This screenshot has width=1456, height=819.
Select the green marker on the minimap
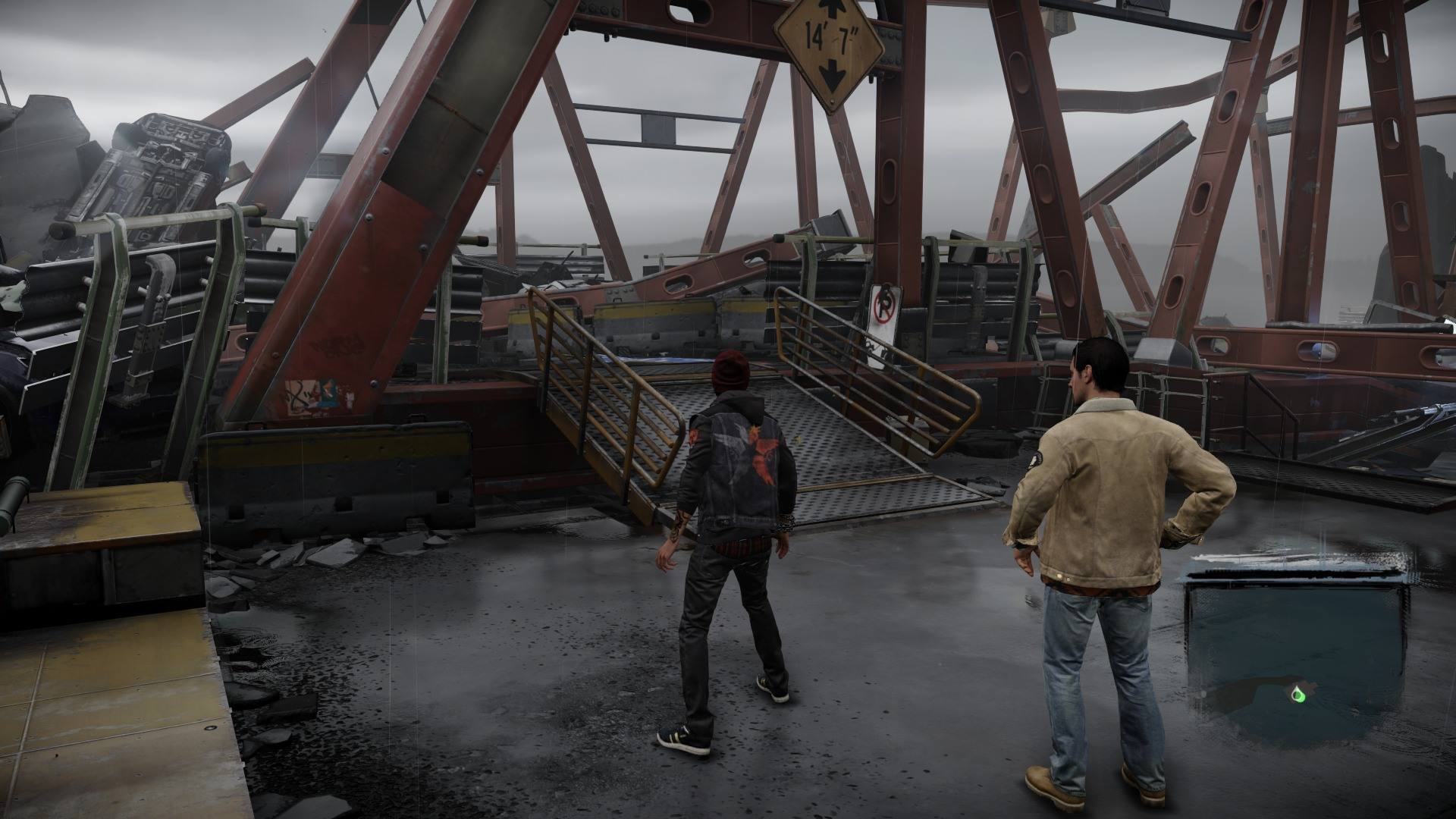(1298, 692)
